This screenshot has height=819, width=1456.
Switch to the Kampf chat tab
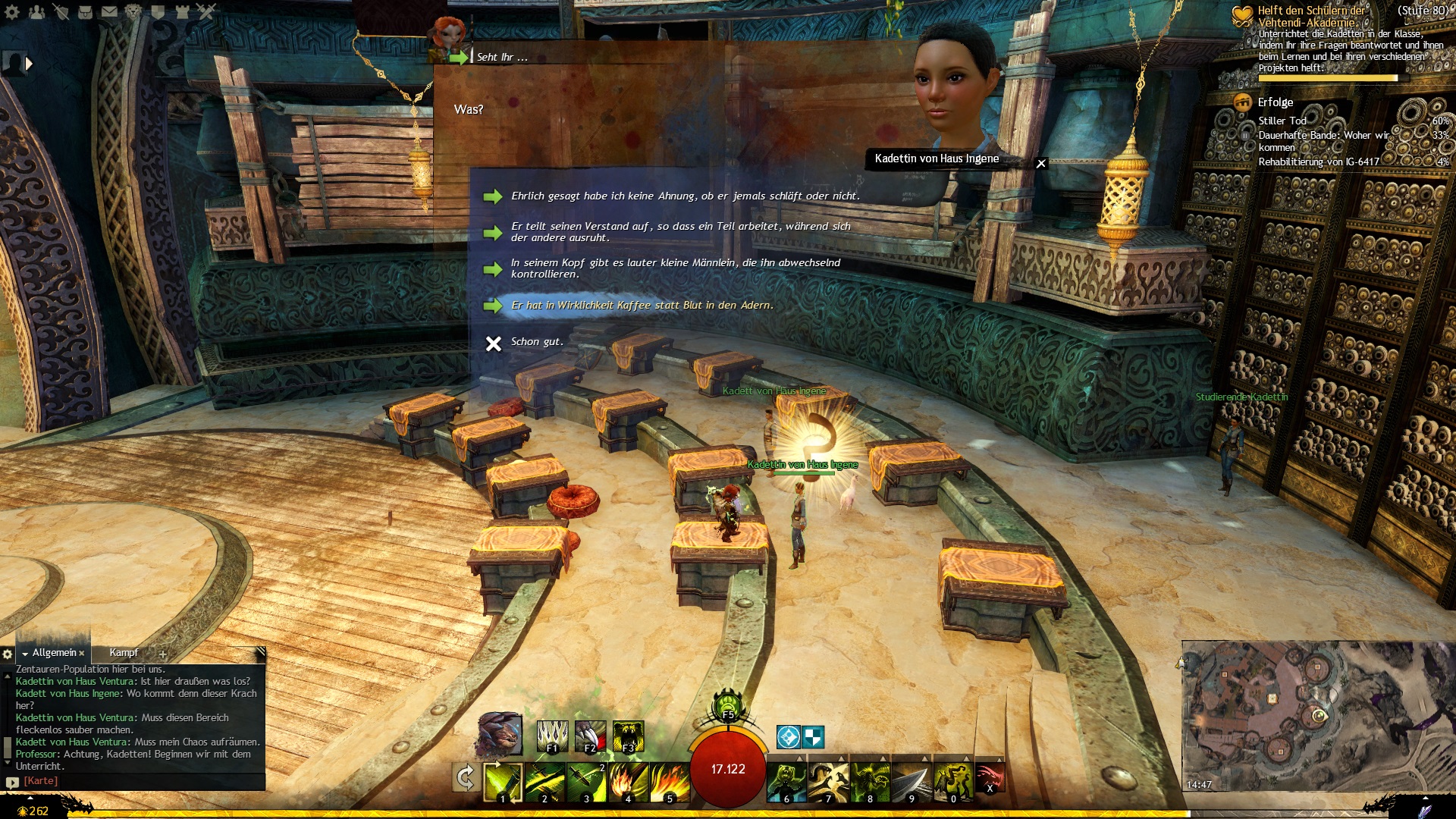click(124, 653)
